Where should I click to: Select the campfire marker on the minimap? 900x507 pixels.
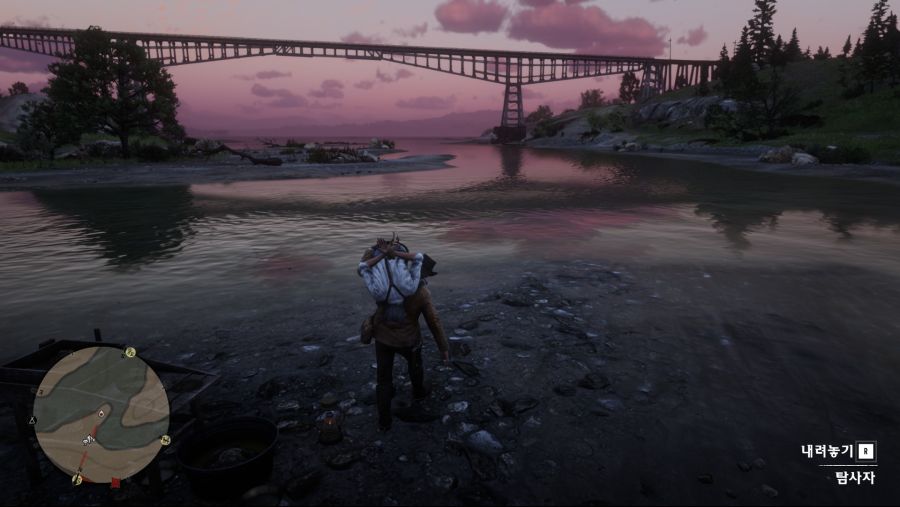[101, 412]
